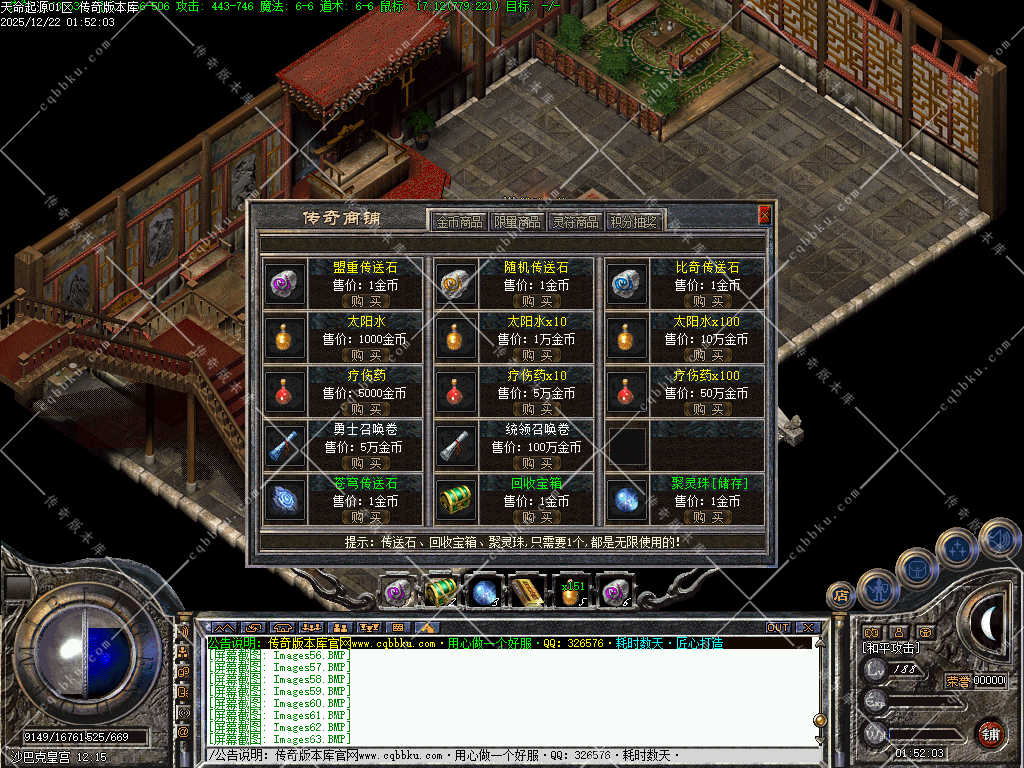Viewport: 1024px width, 768px height.
Task: Open the round 店 shop icon
Action: [840, 596]
